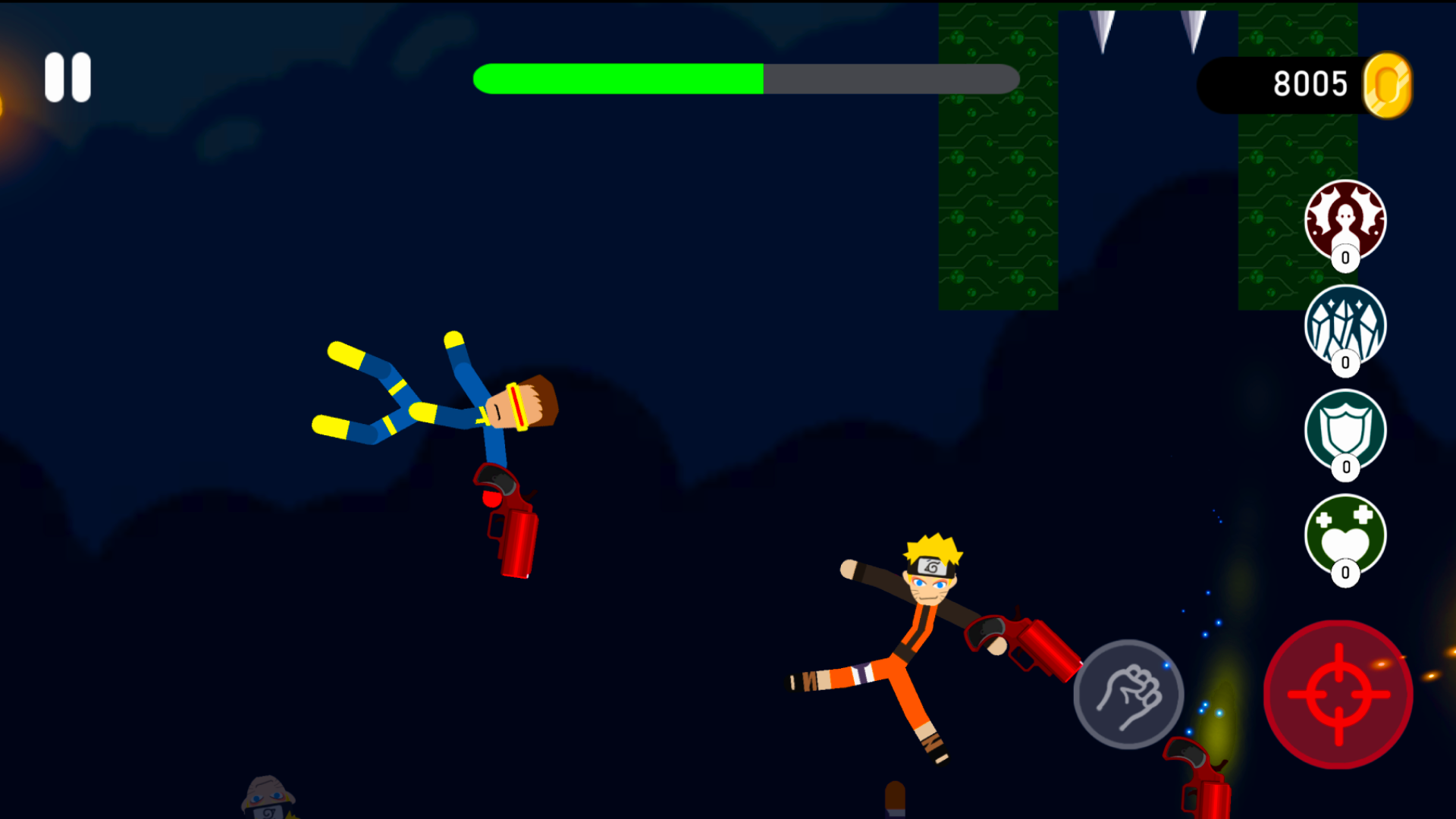Screen dimensions: 1456x819
Task: Tap the zero badge below the heart power-up
Action: coord(1345,573)
